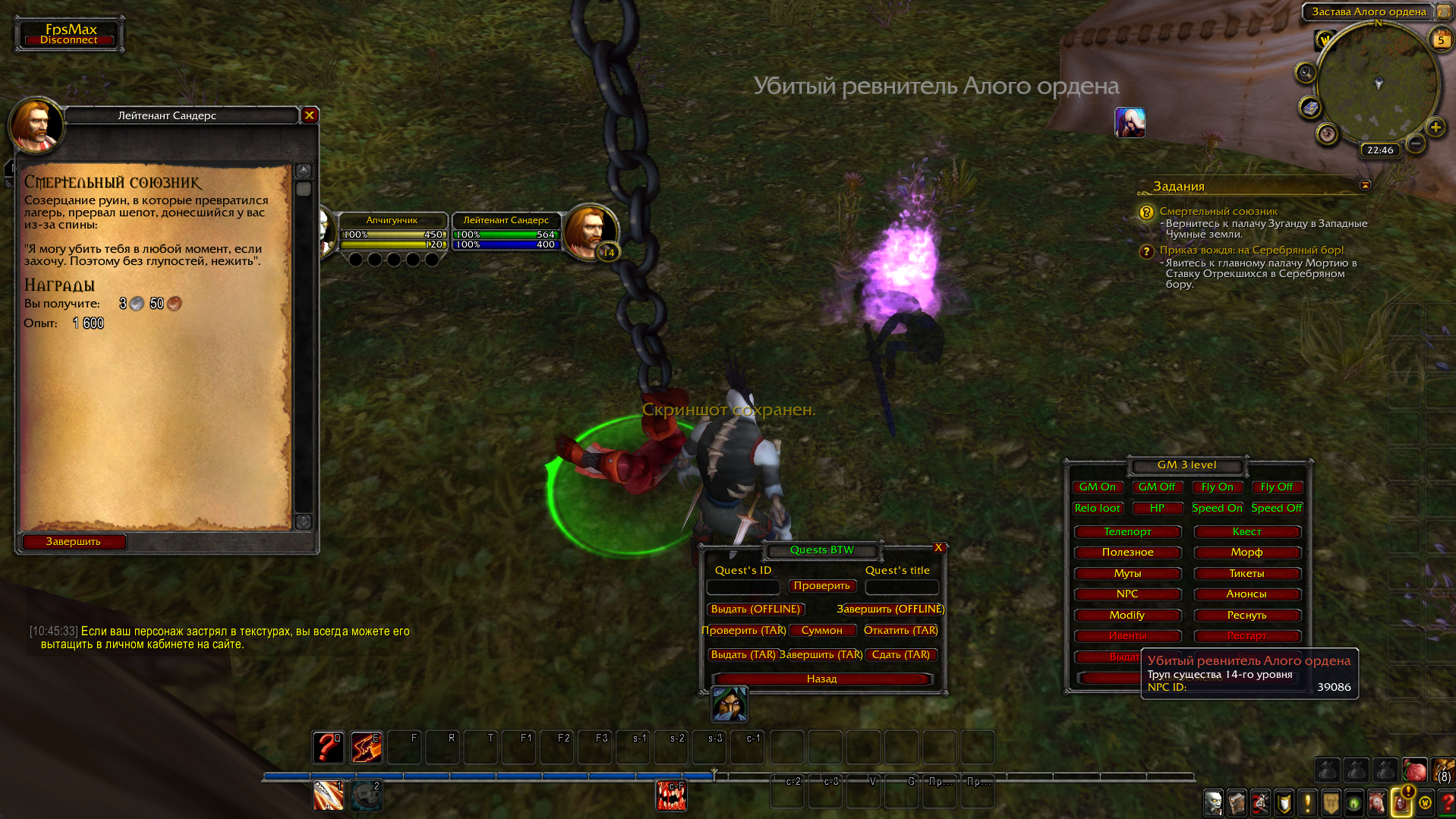The image size is (1456, 819).
Task: Select the Тикеты button
Action: 1246,574
